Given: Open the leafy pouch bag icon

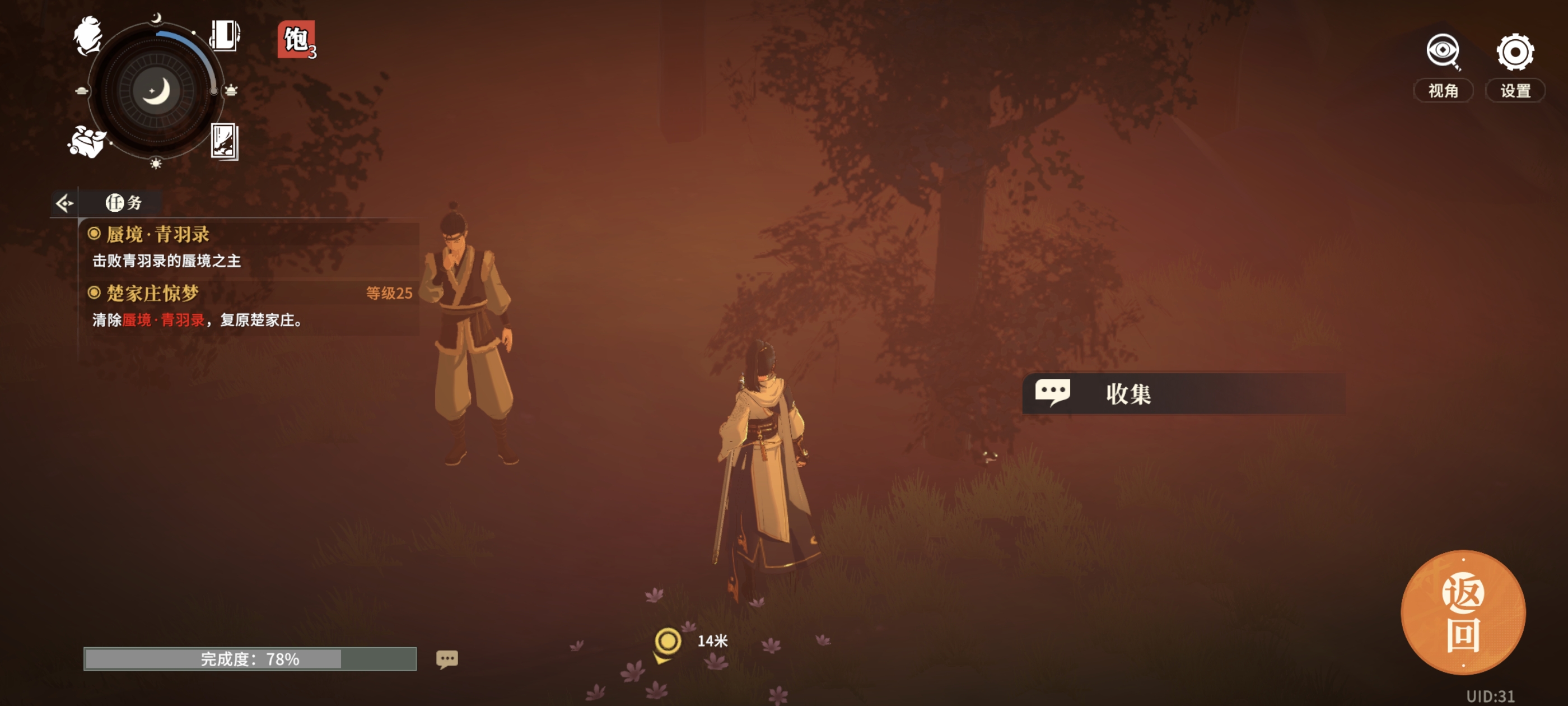Looking at the screenshot, I should pos(86,141).
